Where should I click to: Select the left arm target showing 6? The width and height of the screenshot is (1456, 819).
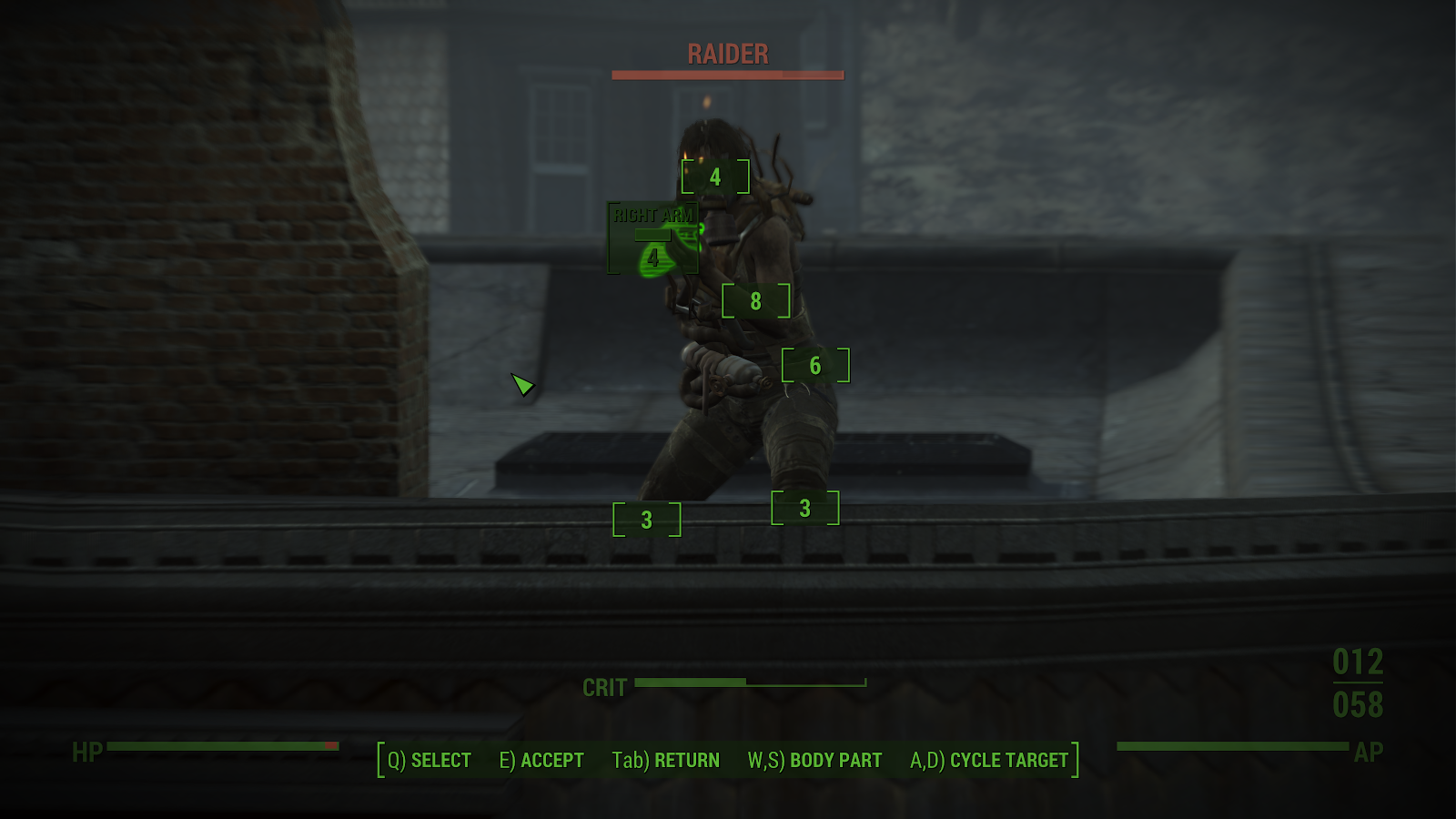pyautogui.click(x=814, y=366)
